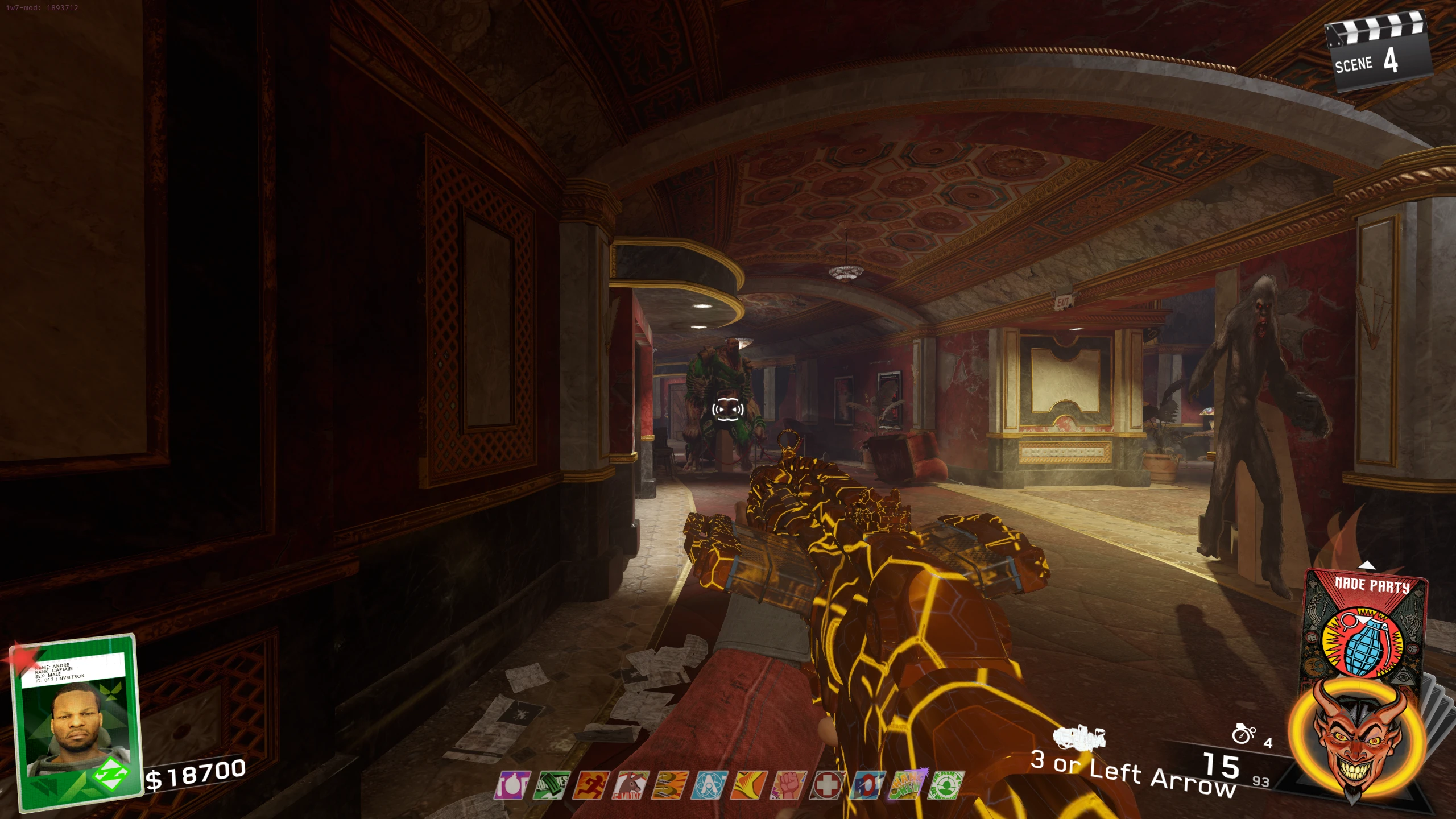Click the red cross health perk
1456x819 pixels.
(x=828, y=785)
